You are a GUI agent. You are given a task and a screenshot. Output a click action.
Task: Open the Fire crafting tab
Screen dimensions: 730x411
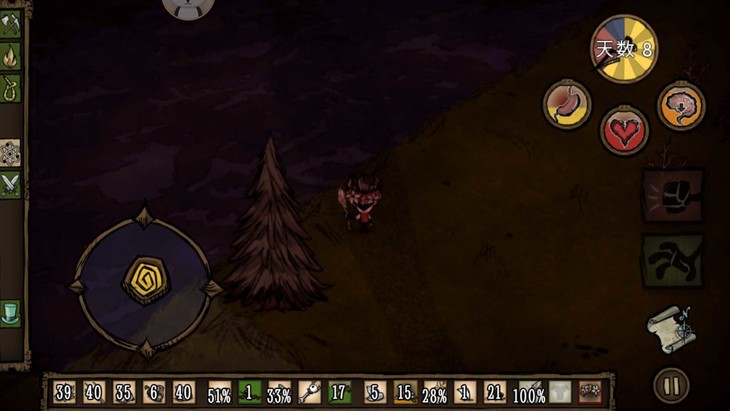coord(11,56)
